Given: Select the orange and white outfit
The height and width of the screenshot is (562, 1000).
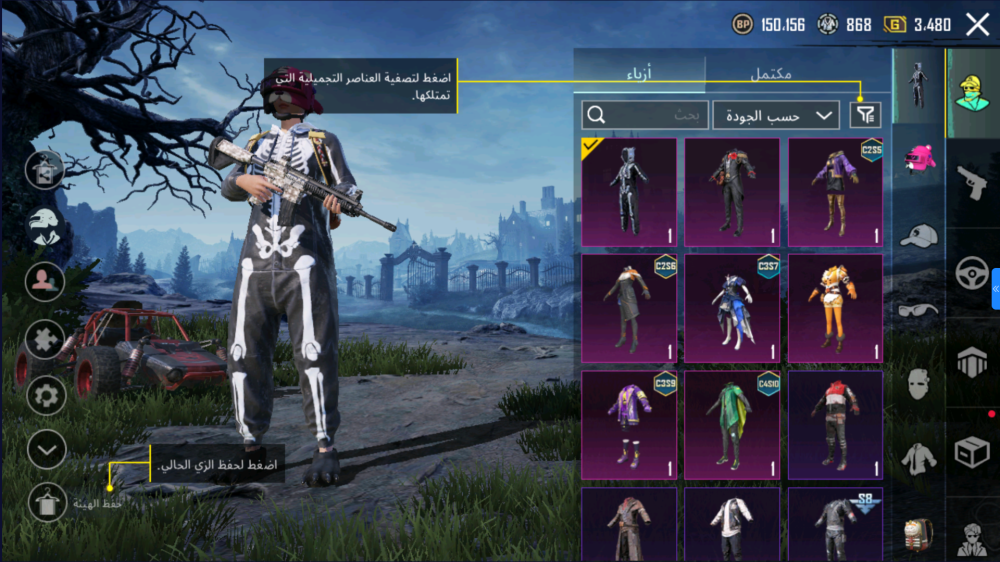Looking at the screenshot, I should (835, 308).
